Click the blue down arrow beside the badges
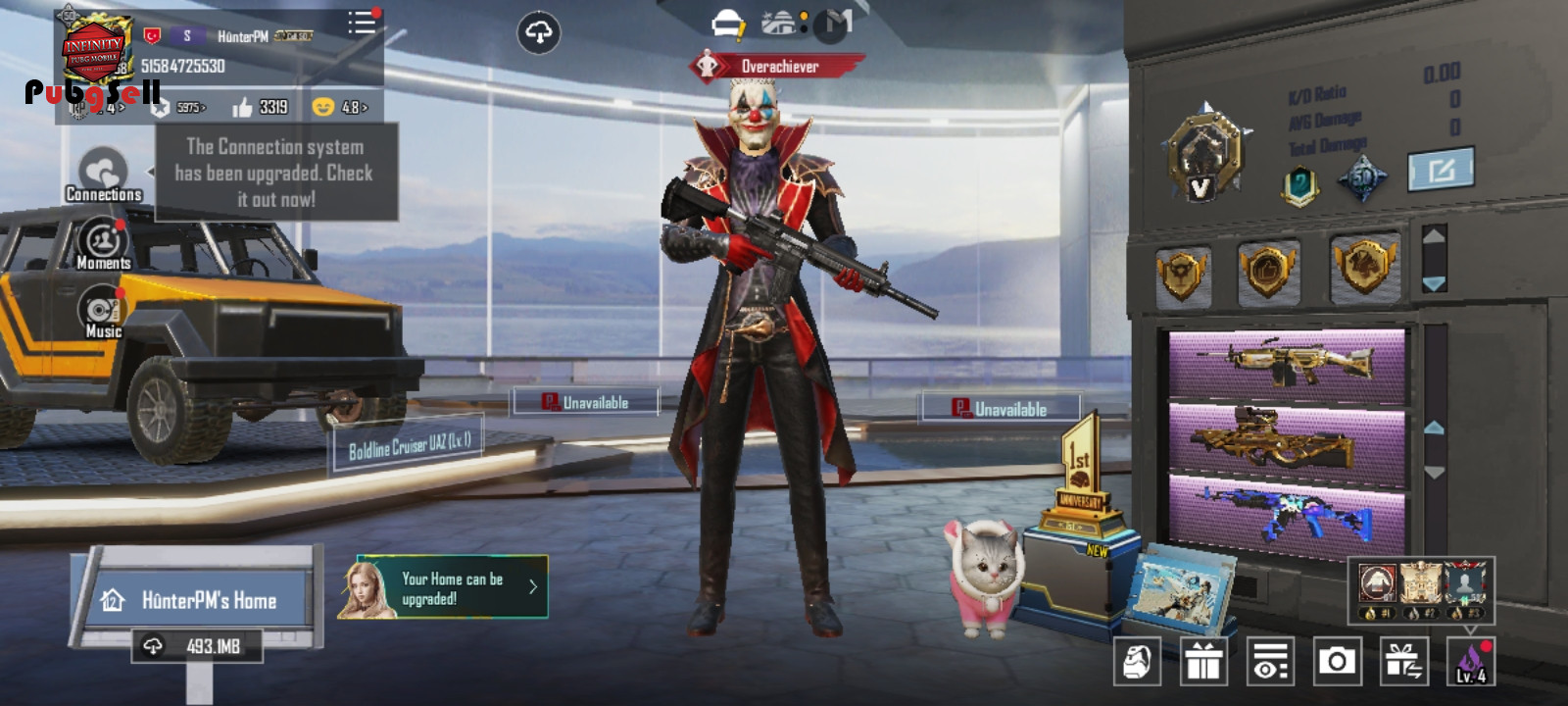The width and height of the screenshot is (1568, 706). [x=1434, y=283]
